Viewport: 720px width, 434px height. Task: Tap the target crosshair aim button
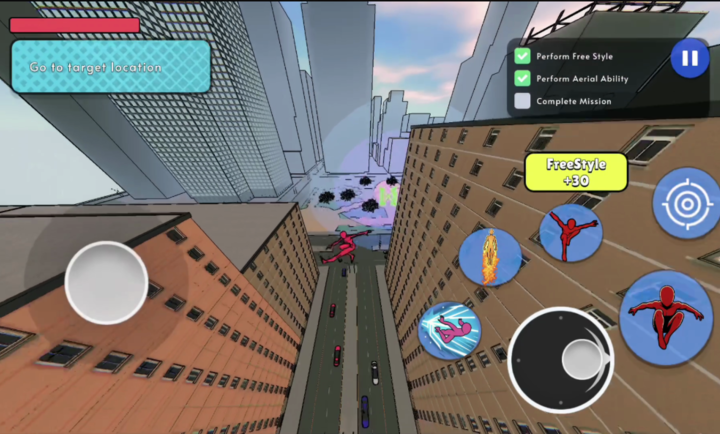(686, 204)
